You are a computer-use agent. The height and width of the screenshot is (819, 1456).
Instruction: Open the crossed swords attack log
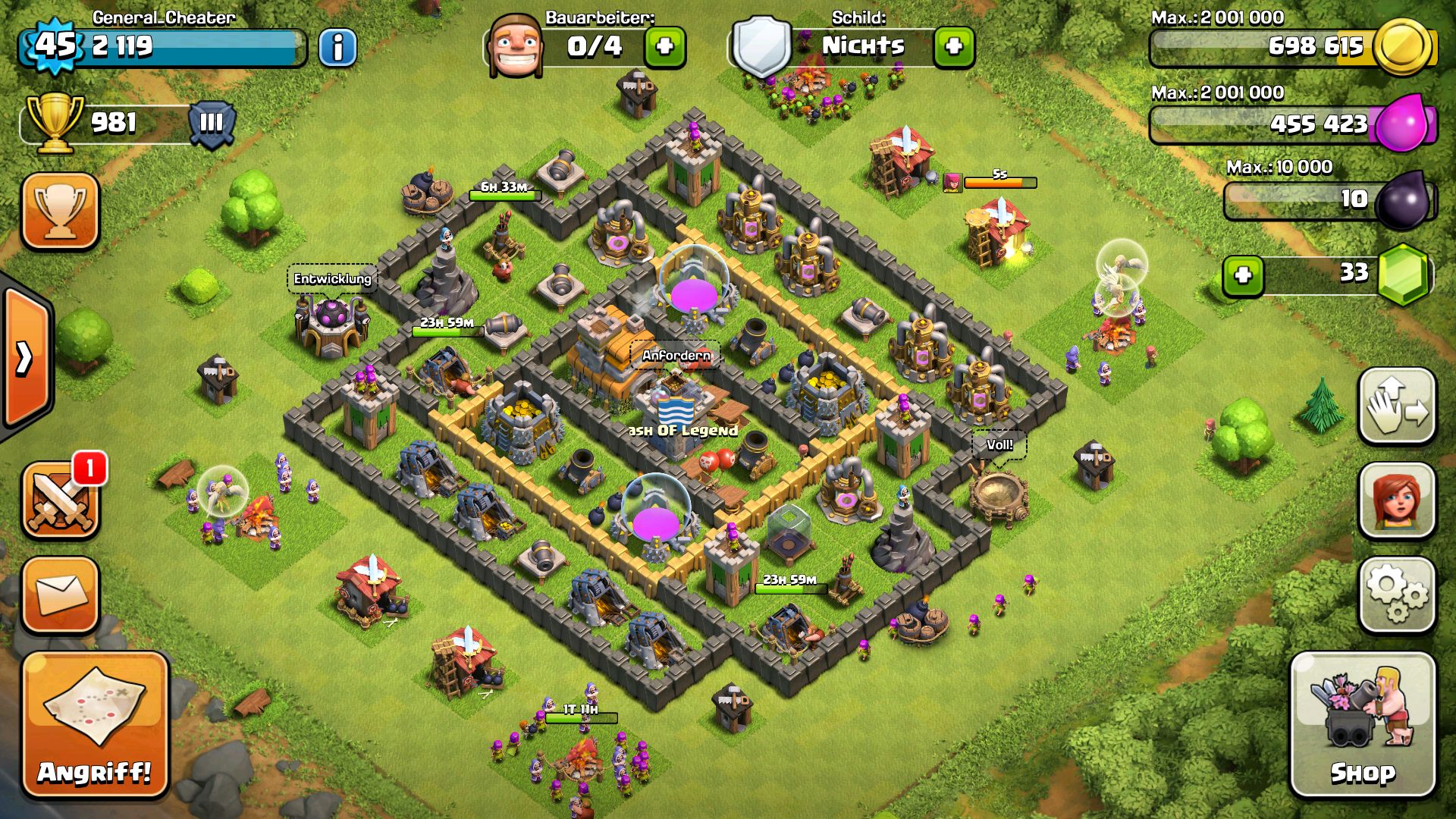pyautogui.click(x=61, y=500)
